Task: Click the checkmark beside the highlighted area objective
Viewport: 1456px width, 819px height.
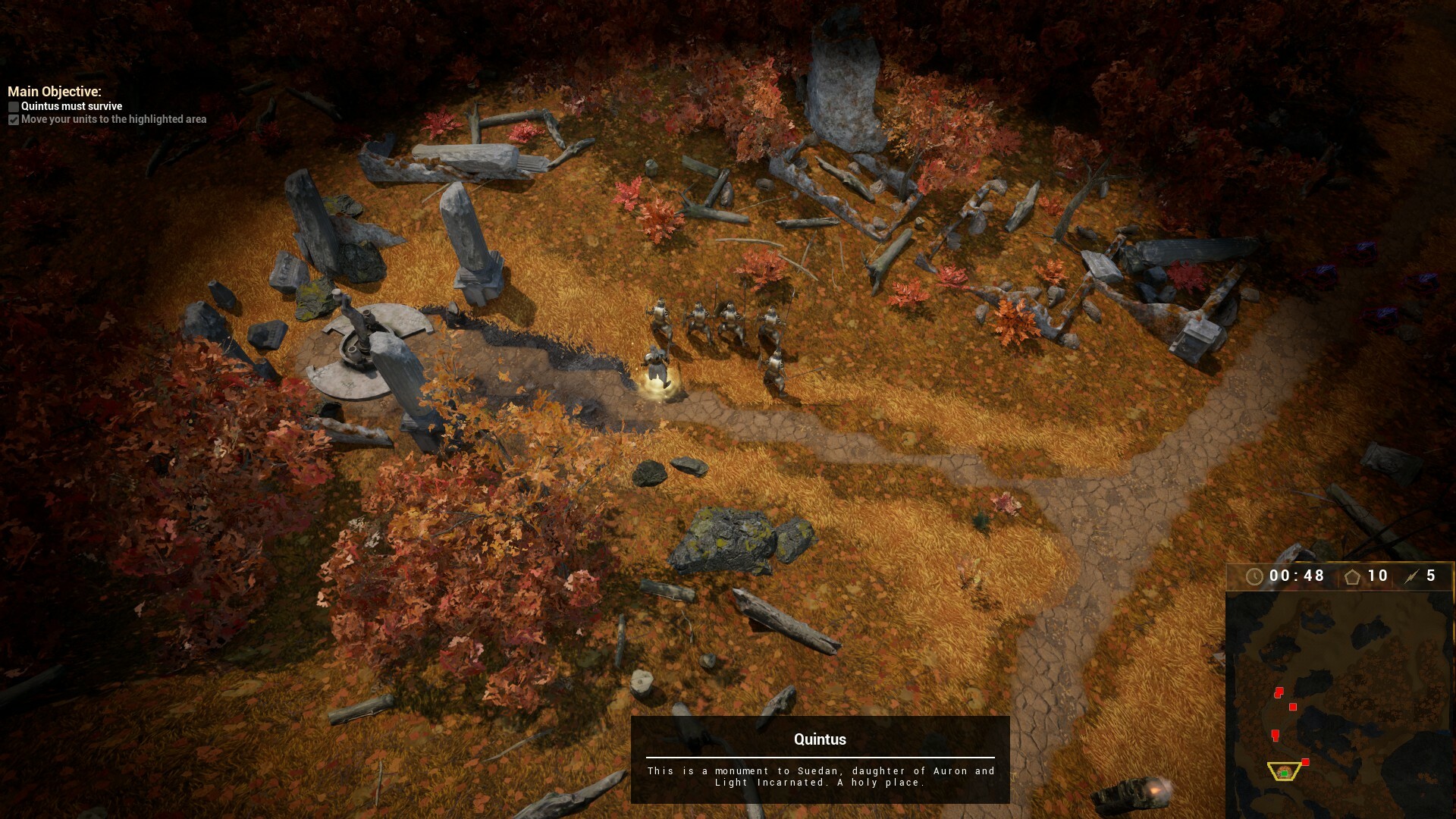Action: point(13,120)
